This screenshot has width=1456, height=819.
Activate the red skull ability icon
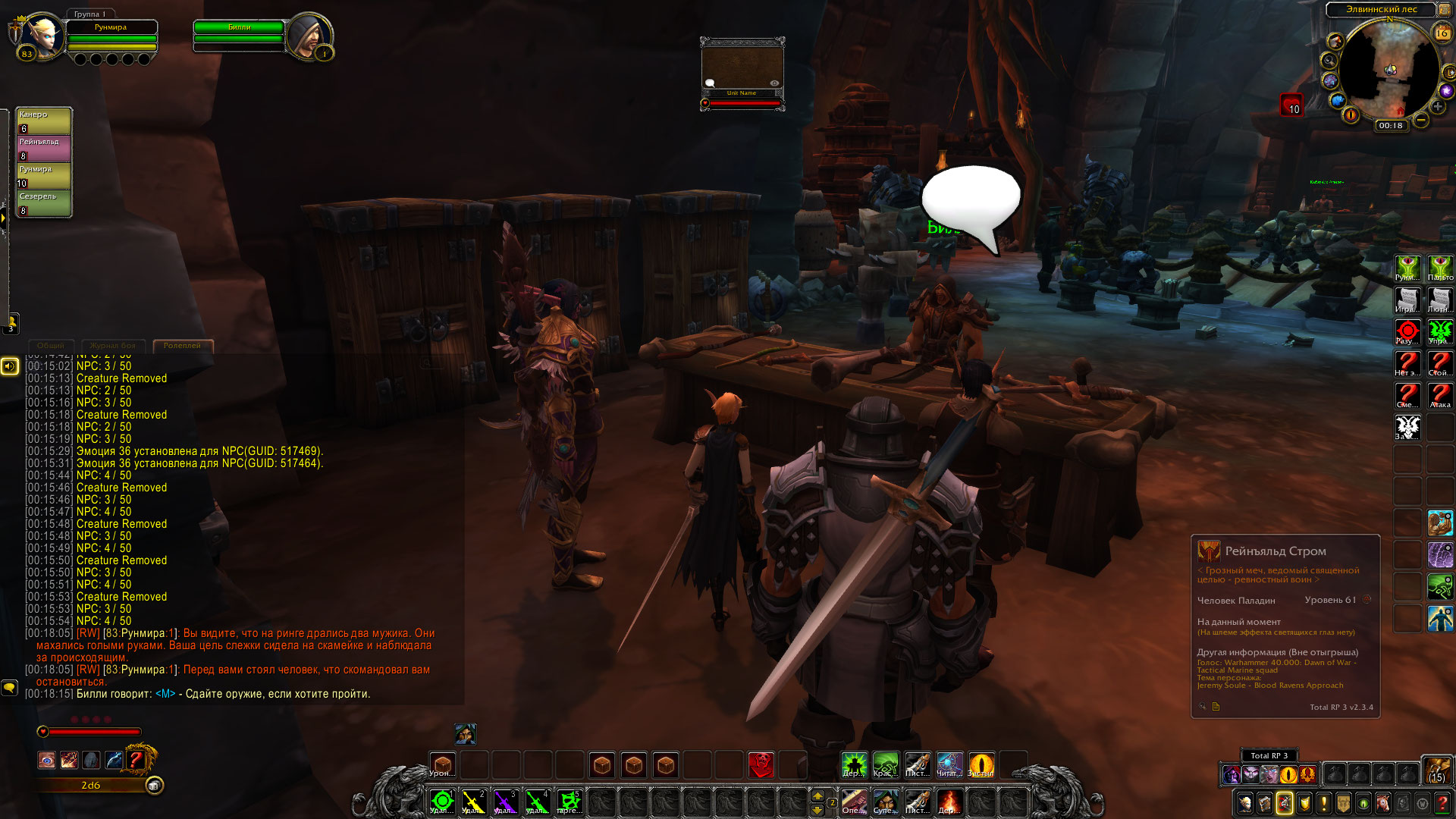(761, 765)
